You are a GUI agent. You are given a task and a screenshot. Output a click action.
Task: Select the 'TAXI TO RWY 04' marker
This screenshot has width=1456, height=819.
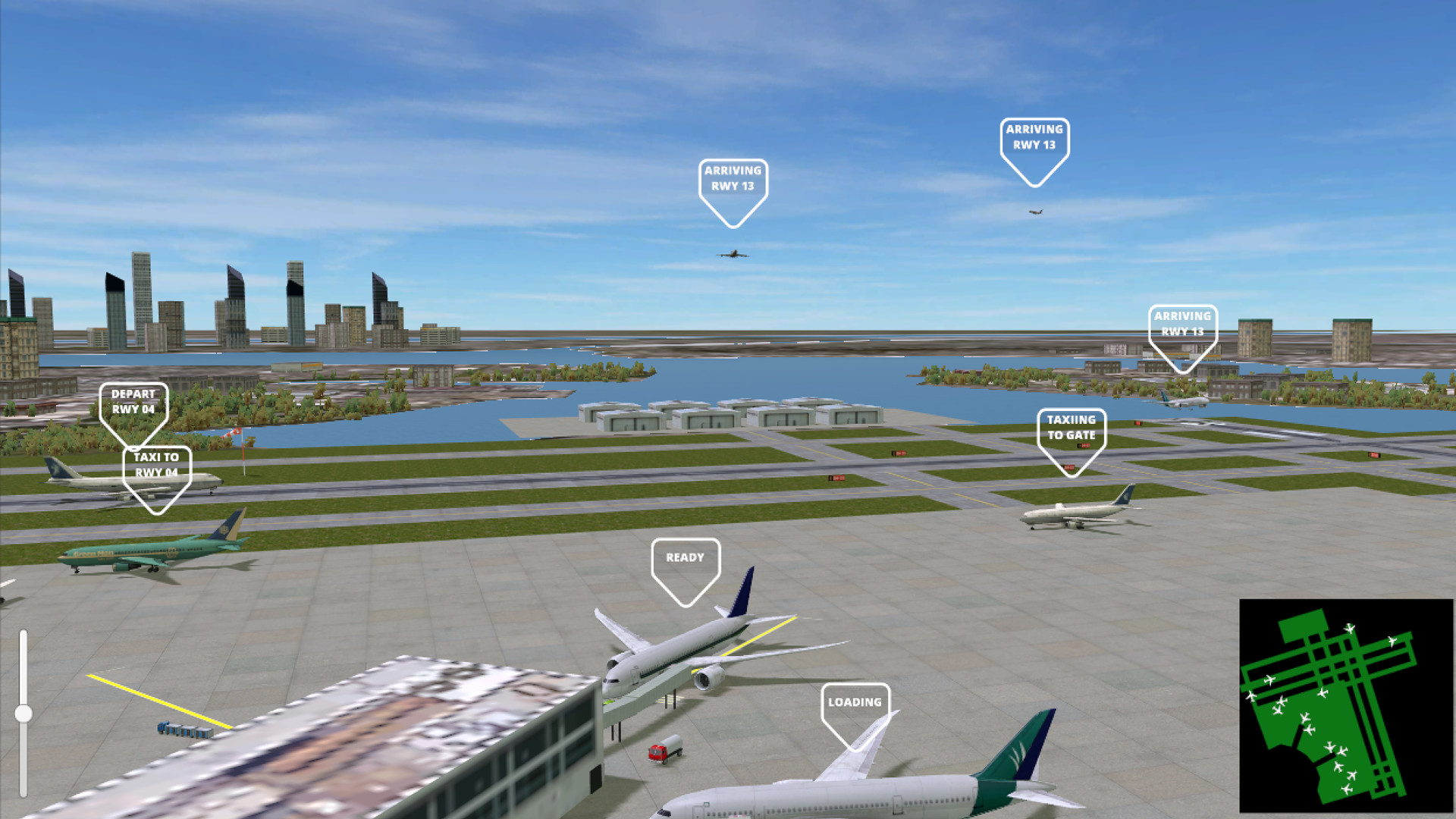[155, 469]
